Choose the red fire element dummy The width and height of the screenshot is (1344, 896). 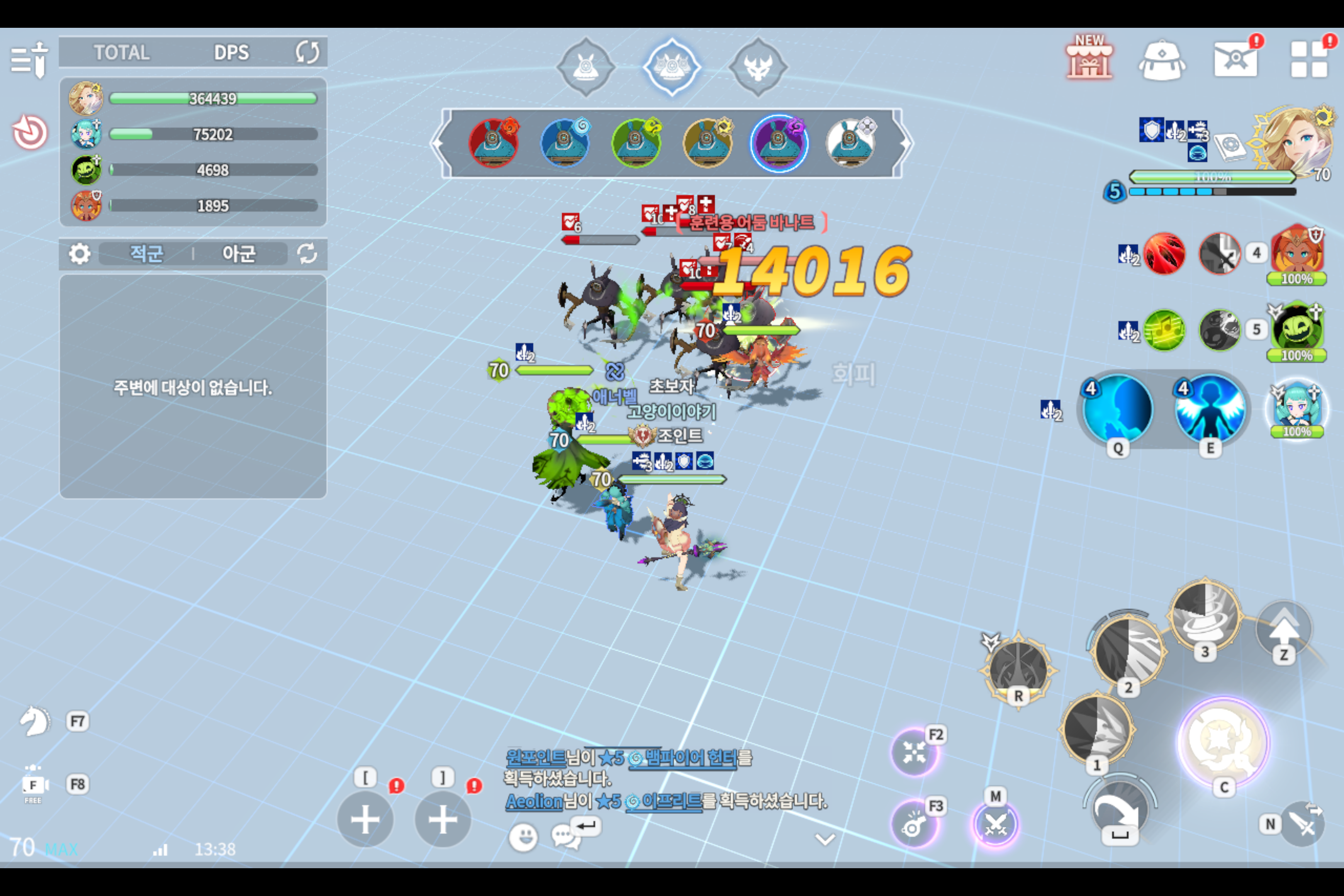point(493,143)
